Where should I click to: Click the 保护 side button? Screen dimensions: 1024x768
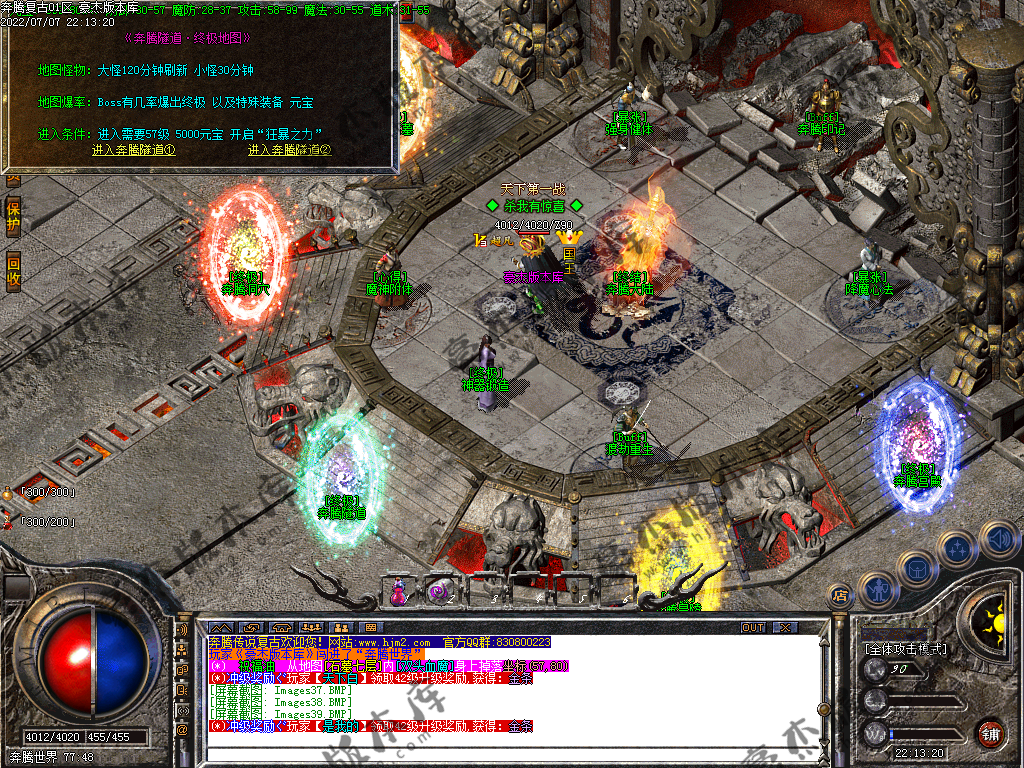pos(13,217)
